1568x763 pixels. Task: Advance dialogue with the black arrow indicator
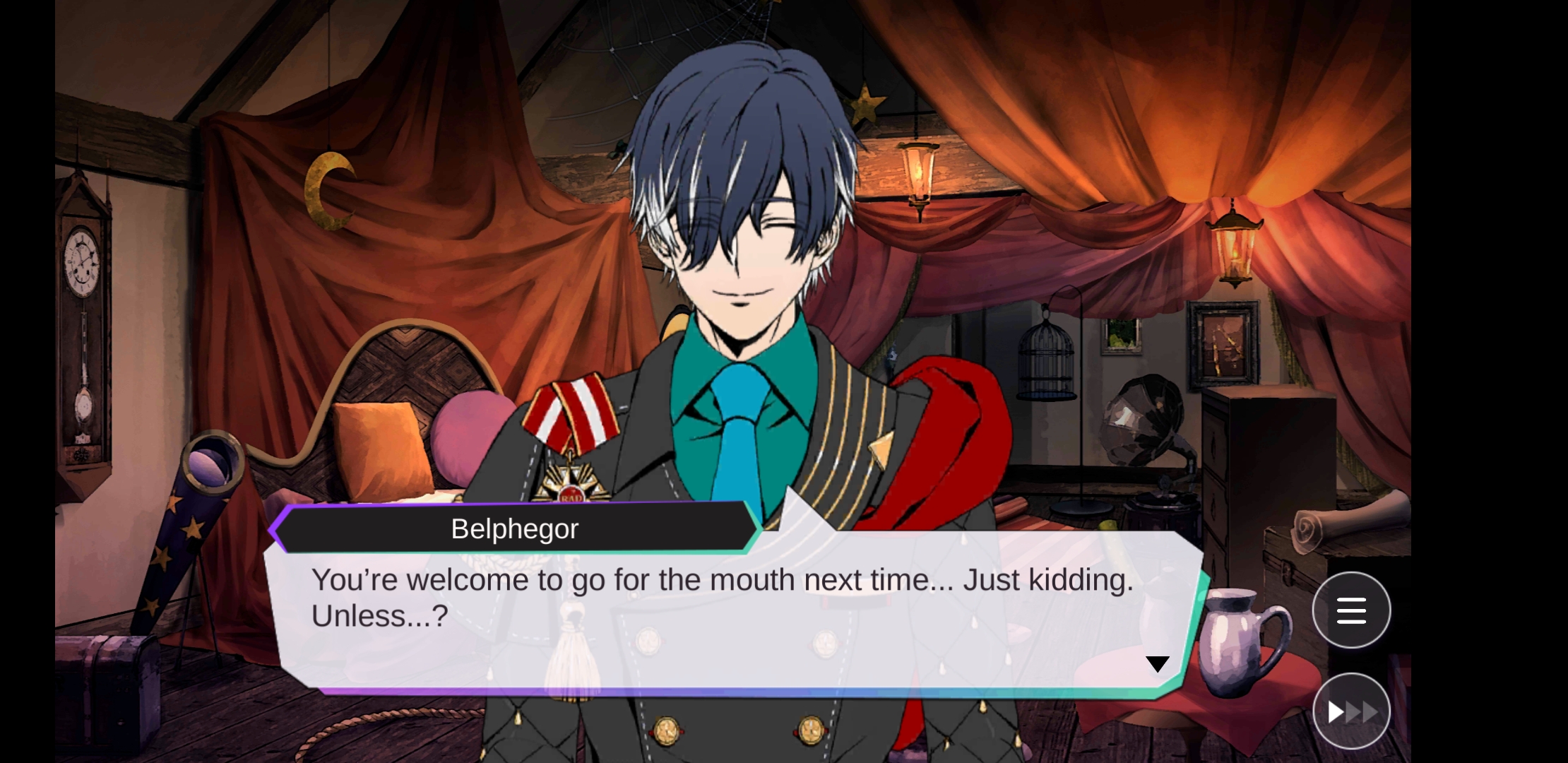pyautogui.click(x=1157, y=664)
